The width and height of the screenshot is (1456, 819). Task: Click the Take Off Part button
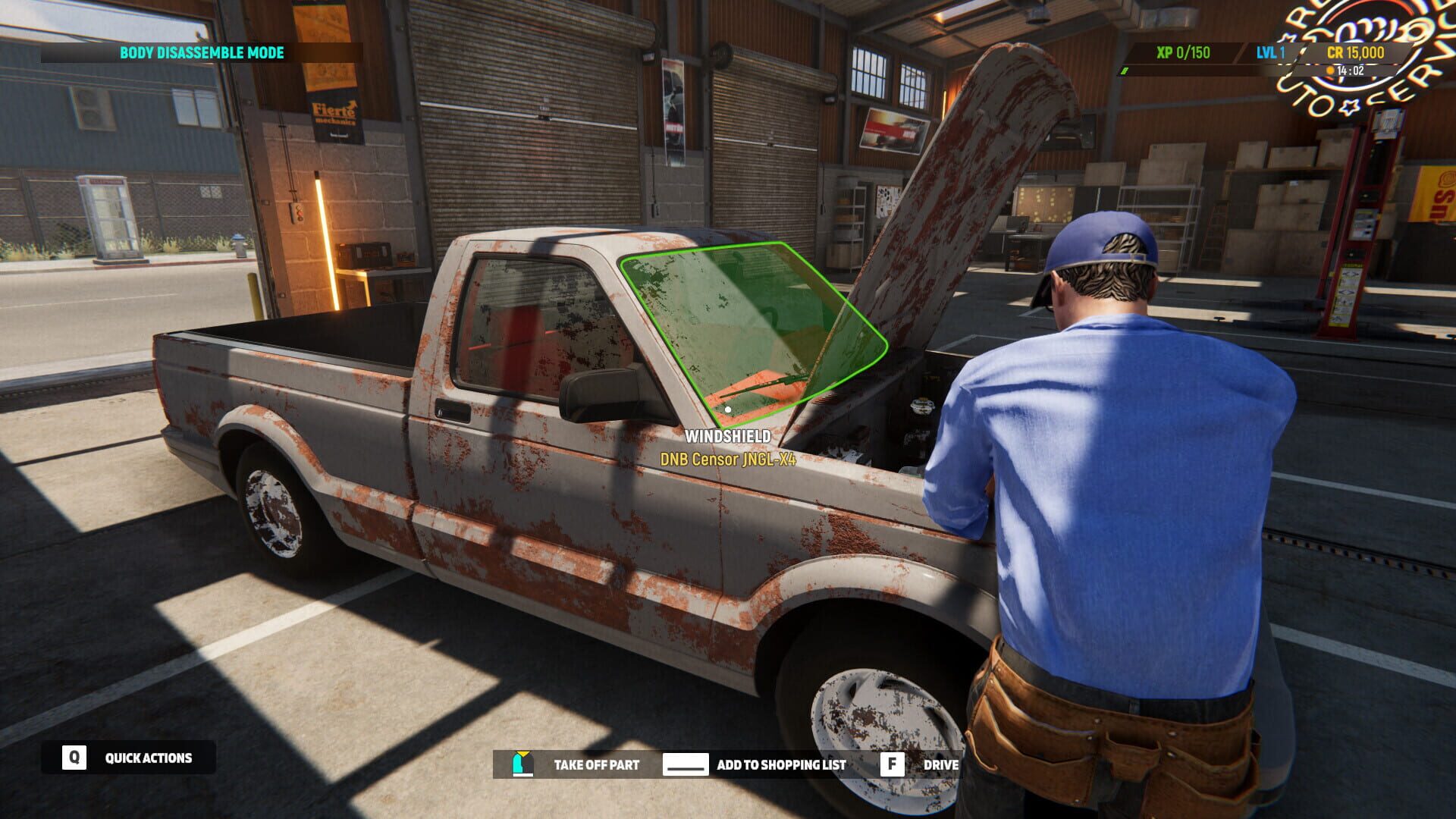click(597, 765)
